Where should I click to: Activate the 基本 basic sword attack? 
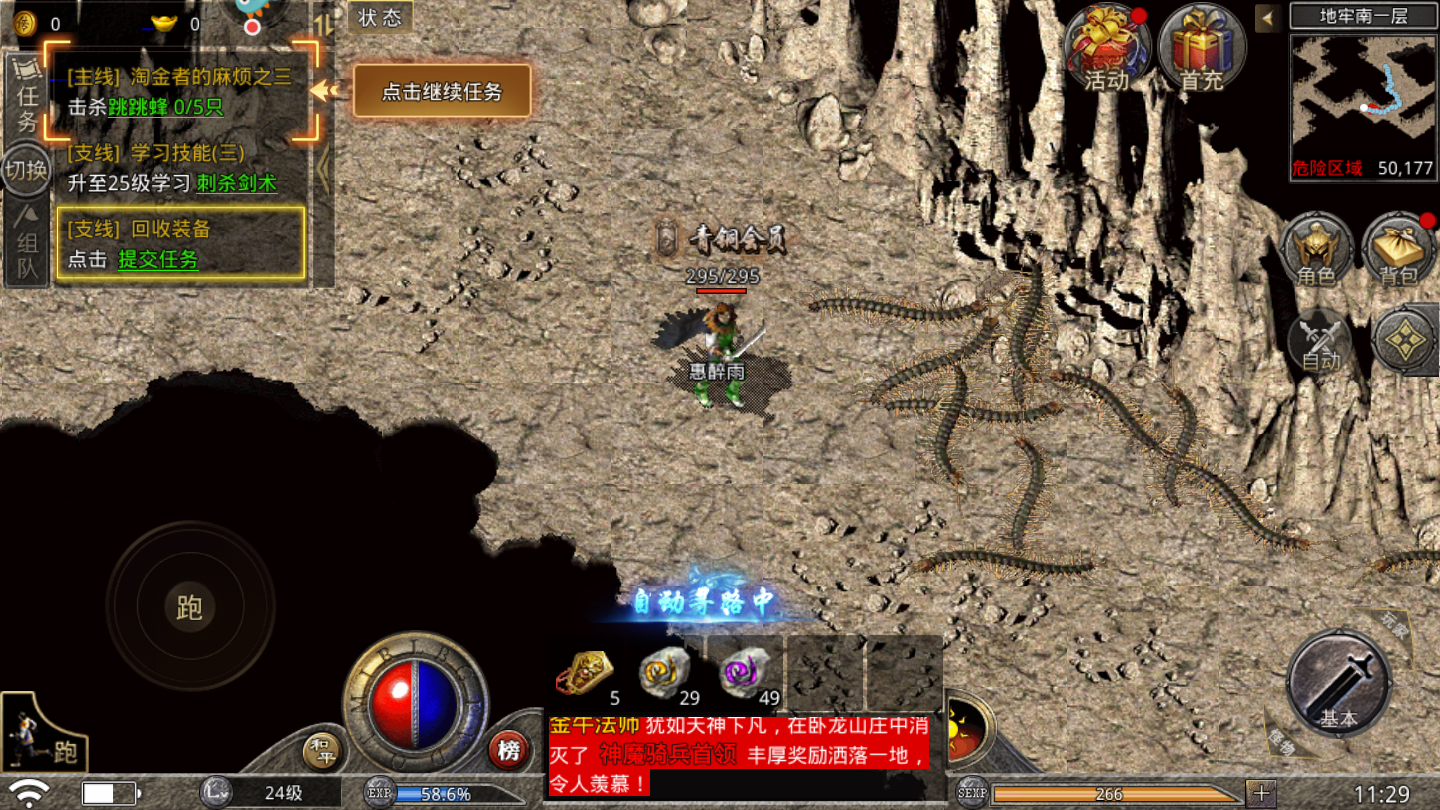tap(1338, 684)
